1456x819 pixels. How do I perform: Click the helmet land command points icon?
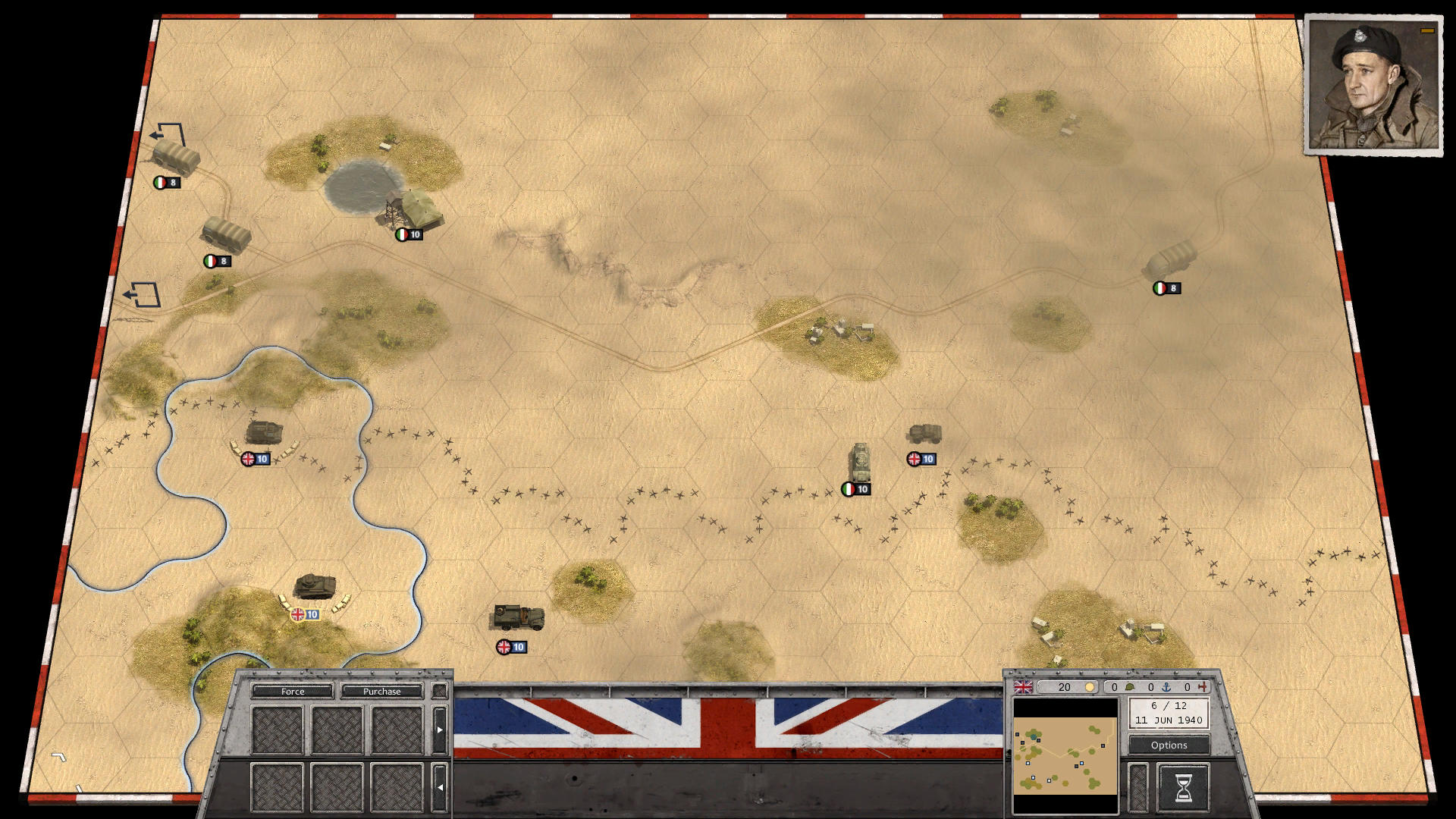pos(1130,686)
